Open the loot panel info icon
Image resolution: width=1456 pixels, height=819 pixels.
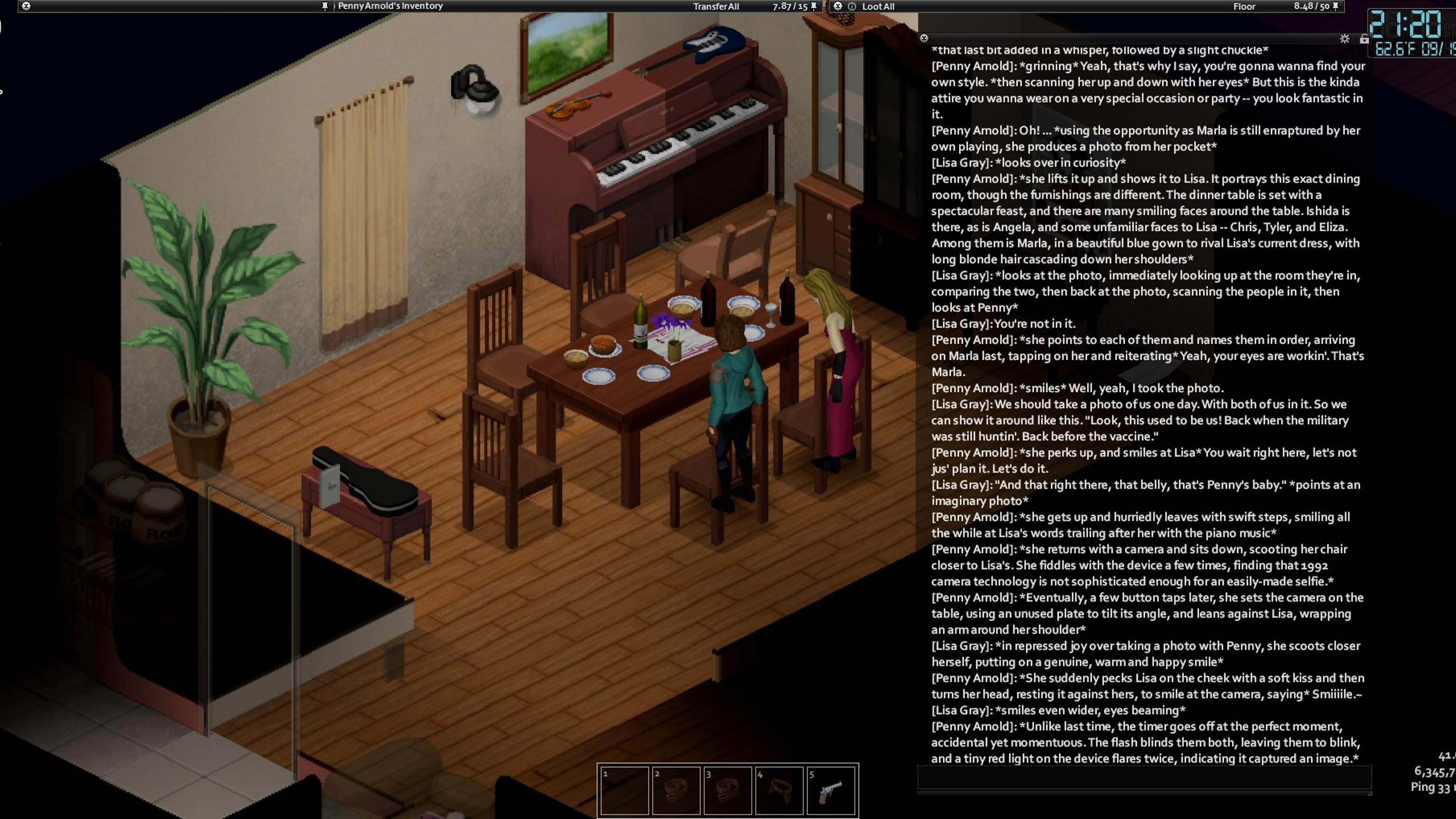point(852,6)
